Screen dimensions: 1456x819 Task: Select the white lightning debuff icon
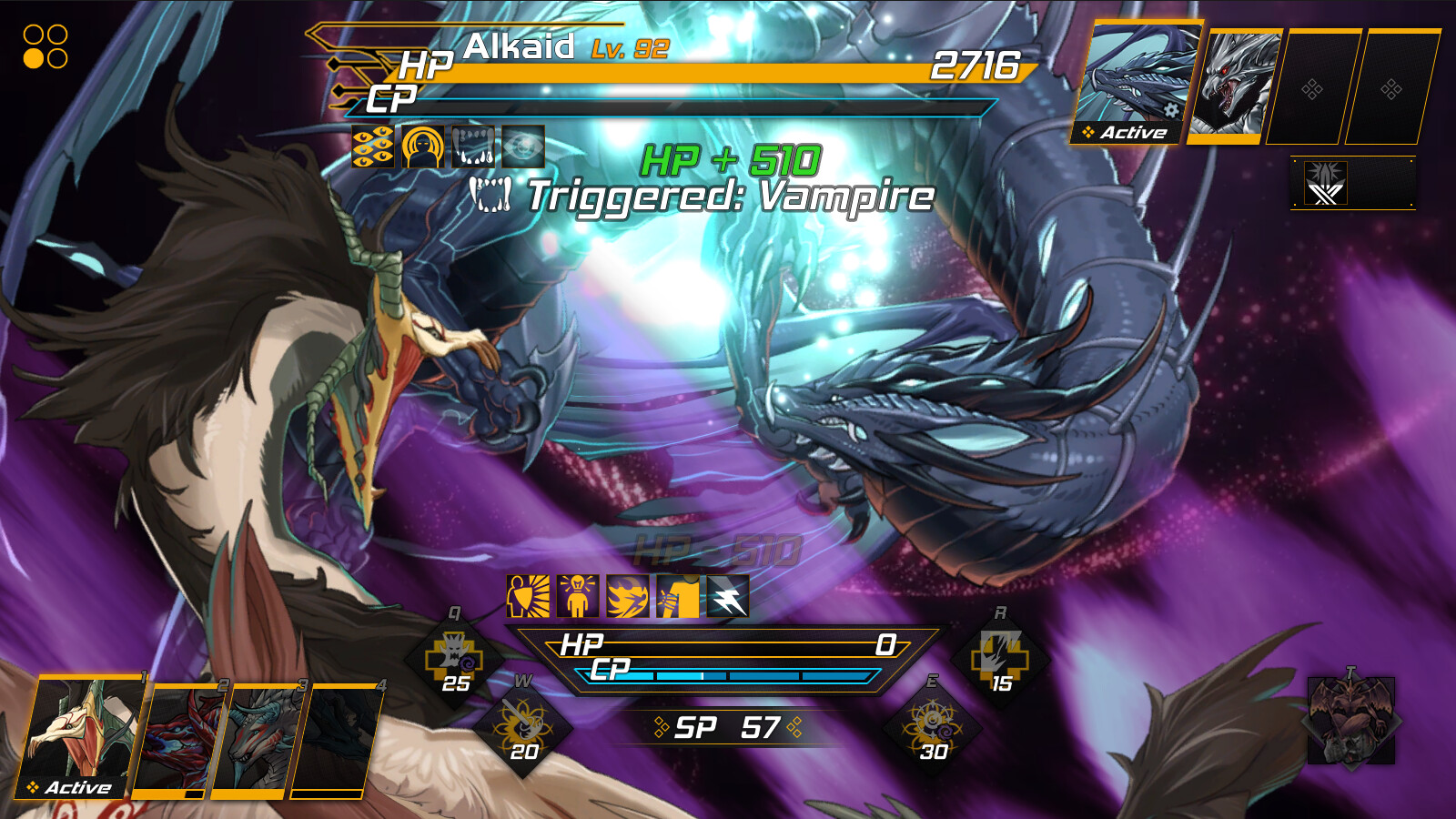coord(725,596)
